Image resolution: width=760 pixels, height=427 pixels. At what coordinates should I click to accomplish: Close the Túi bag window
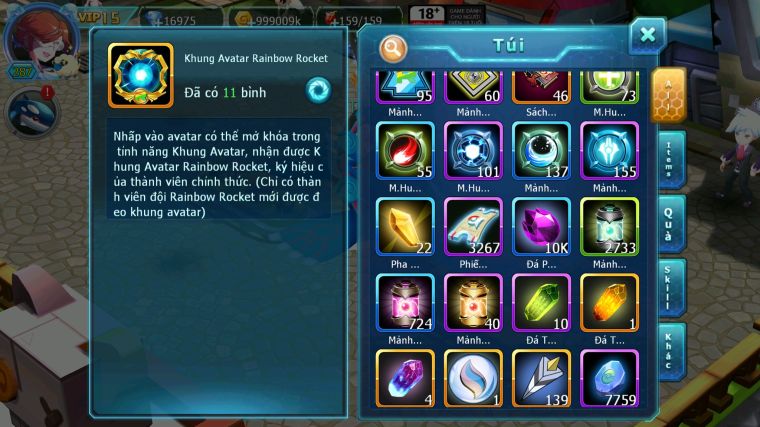647,35
